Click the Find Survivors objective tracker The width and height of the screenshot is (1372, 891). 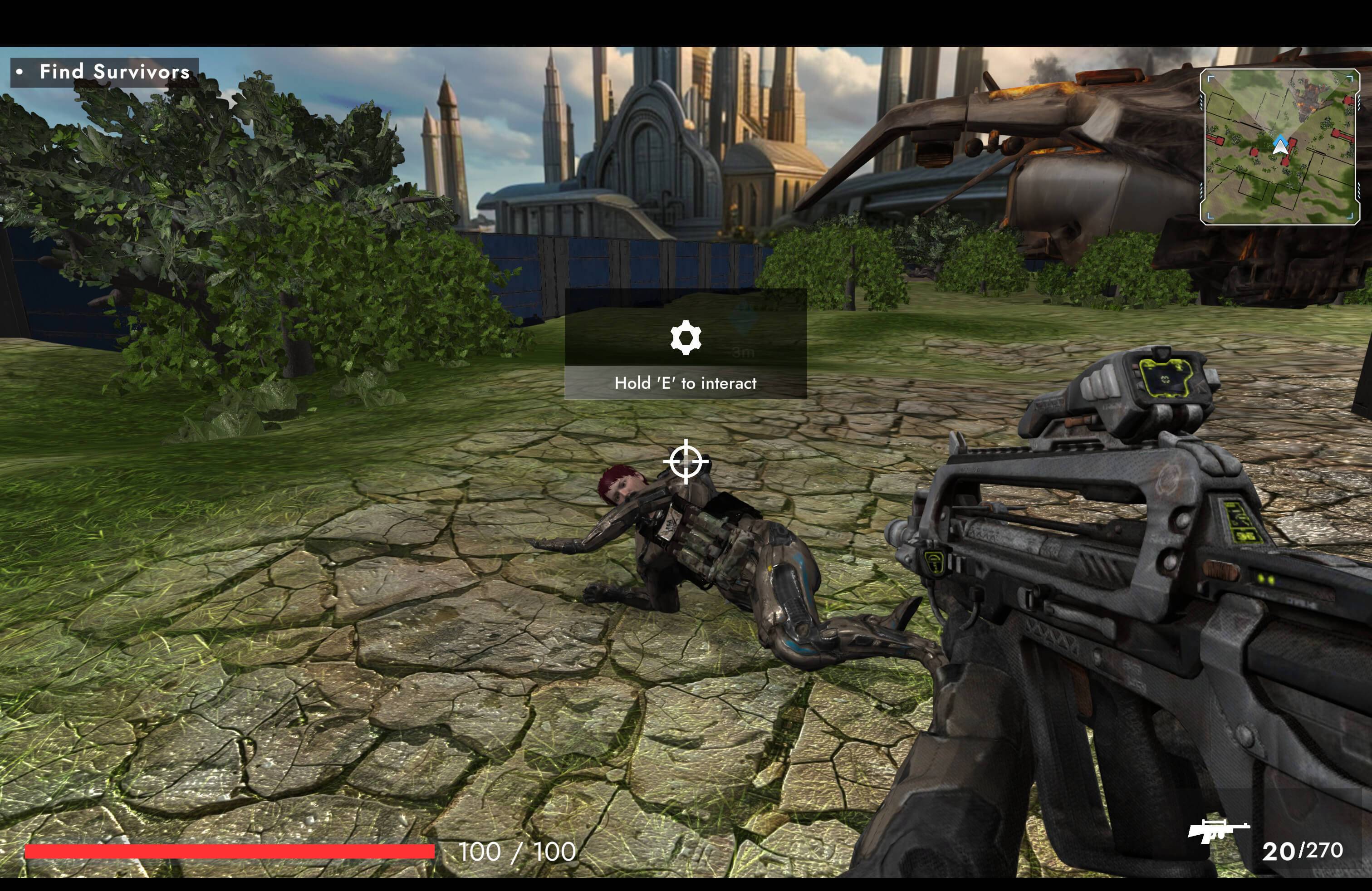point(105,72)
